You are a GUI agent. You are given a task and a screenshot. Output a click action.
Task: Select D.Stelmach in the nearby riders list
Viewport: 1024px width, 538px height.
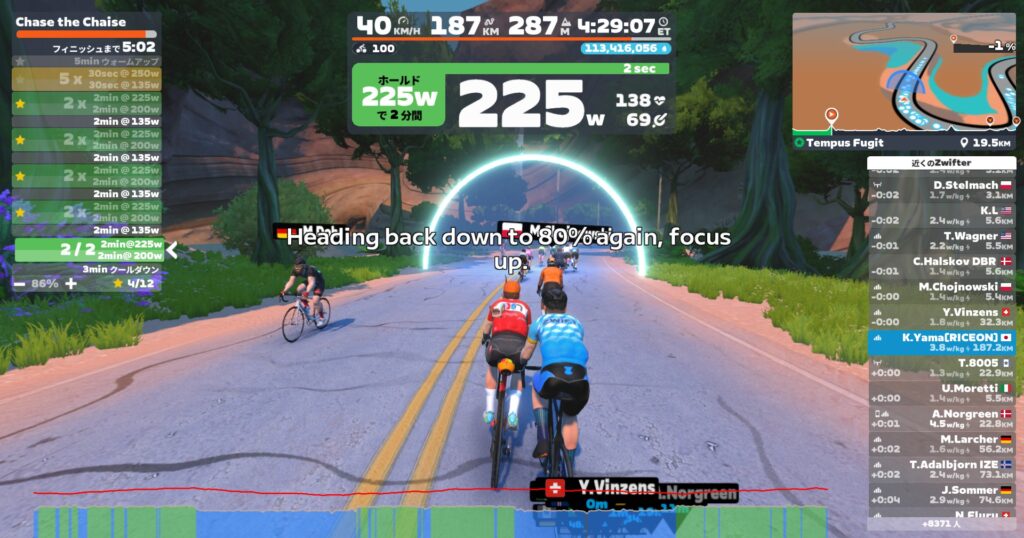[941, 189]
